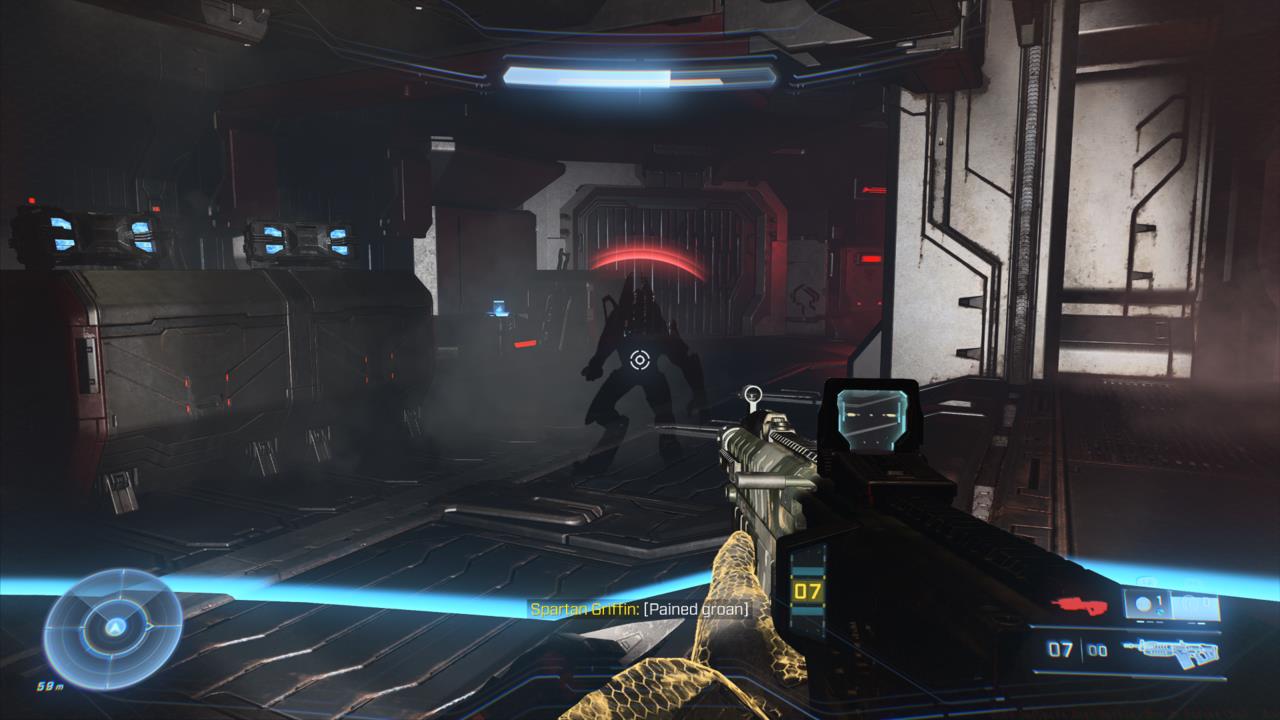Click the red equipment weapon silhouette icon
This screenshot has width=1280, height=720.
coord(1078,606)
